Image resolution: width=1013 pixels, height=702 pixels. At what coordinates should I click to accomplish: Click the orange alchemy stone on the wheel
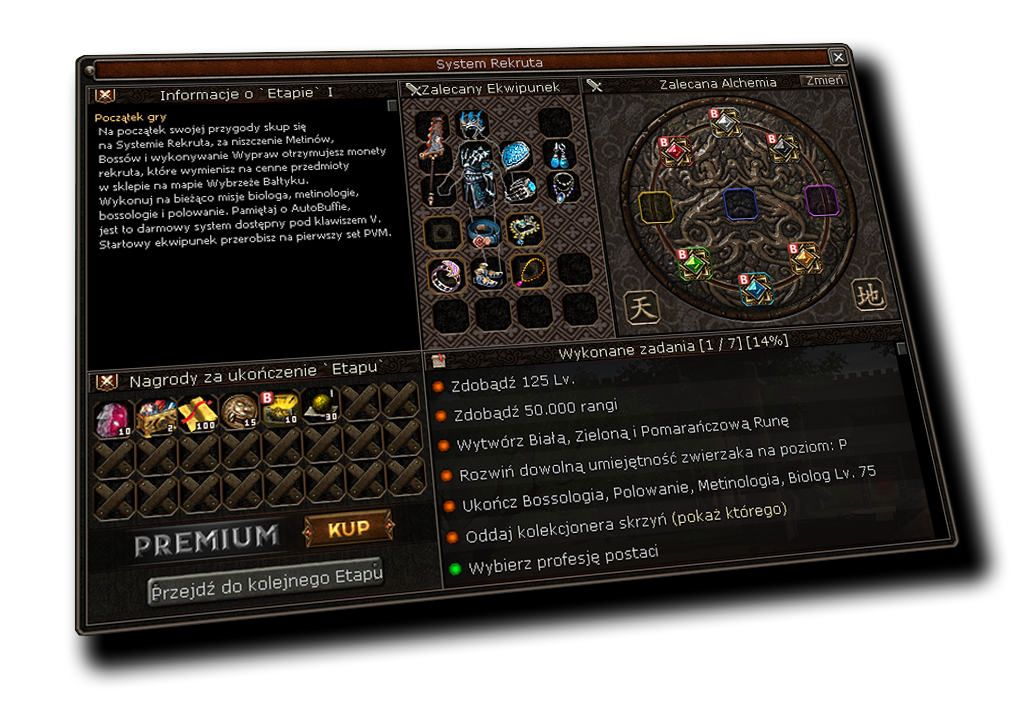coord(803,259)
